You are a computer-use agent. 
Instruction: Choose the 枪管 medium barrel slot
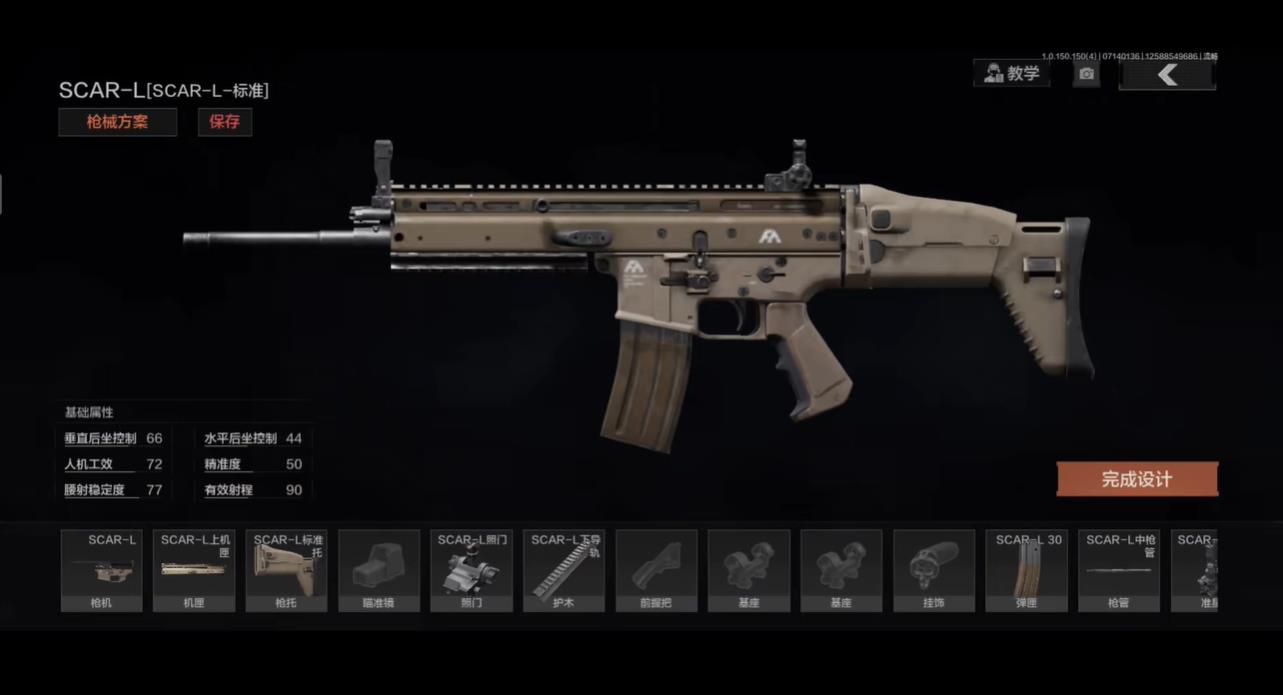coord(1119,570)
